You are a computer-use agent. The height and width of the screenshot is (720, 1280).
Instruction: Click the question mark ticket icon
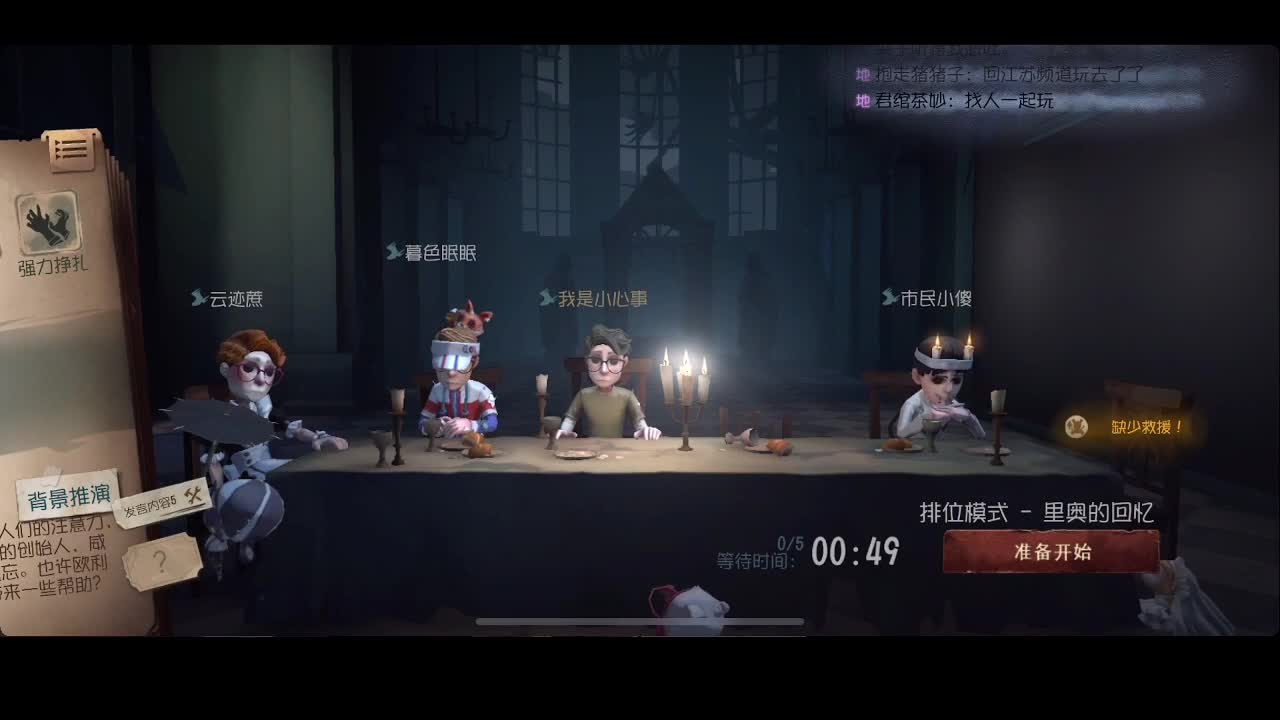coord(160,559)
